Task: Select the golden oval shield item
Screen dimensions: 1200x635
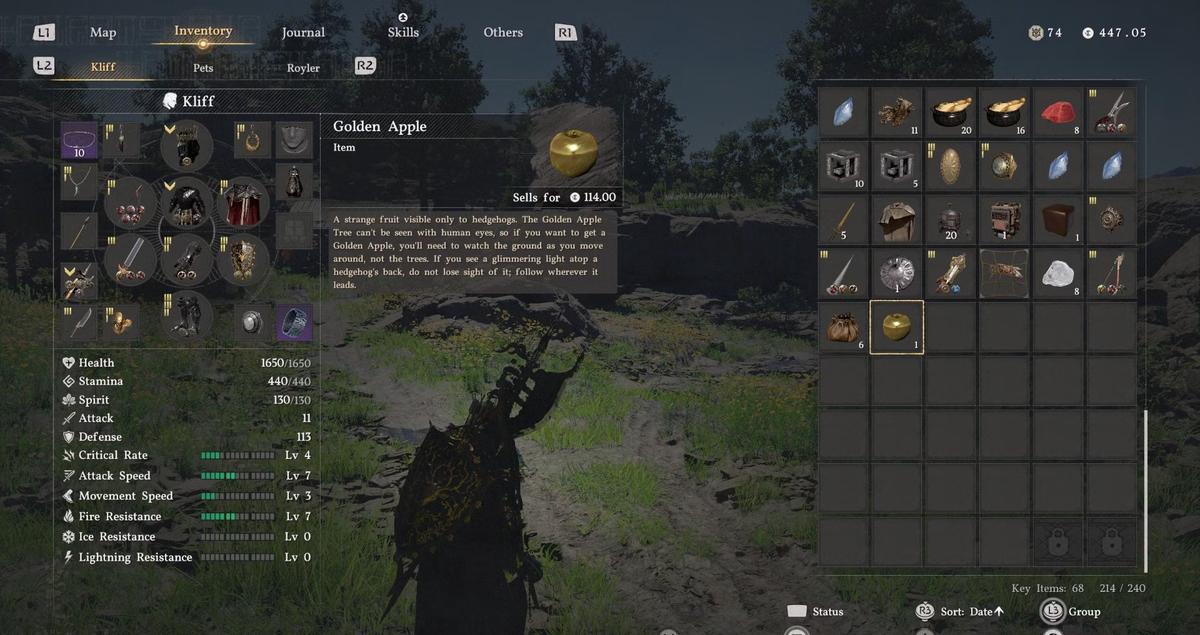Action: coord(950,166)
